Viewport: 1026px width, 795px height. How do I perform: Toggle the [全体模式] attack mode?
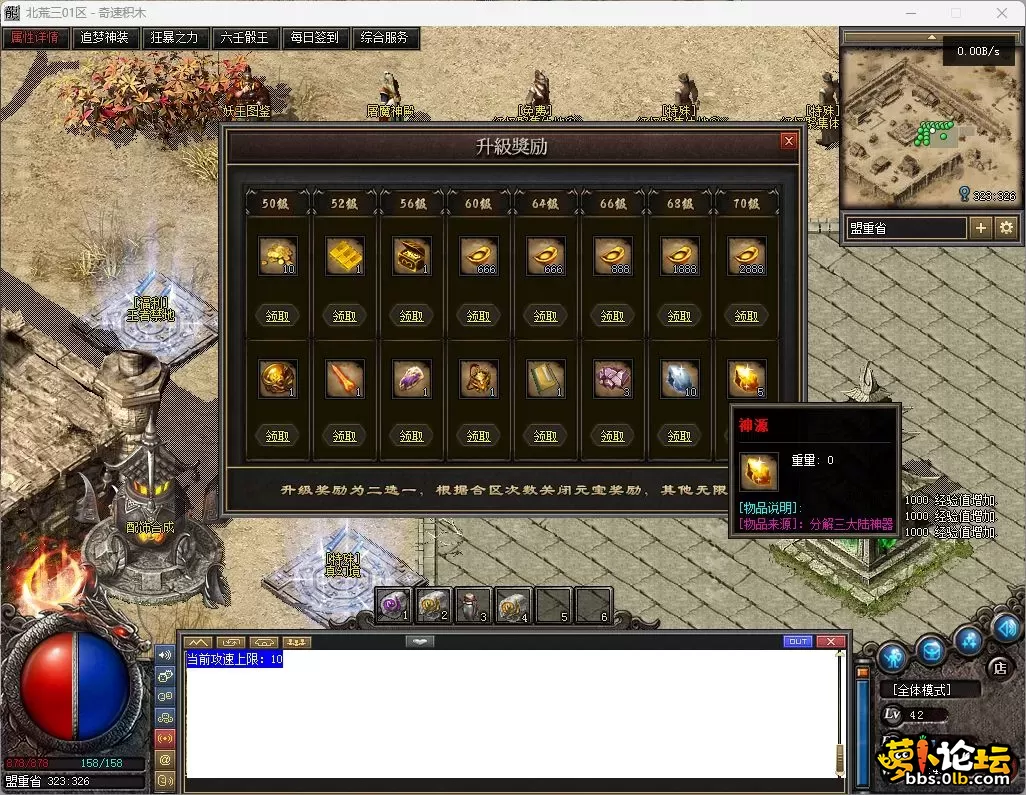click(923, 690)
